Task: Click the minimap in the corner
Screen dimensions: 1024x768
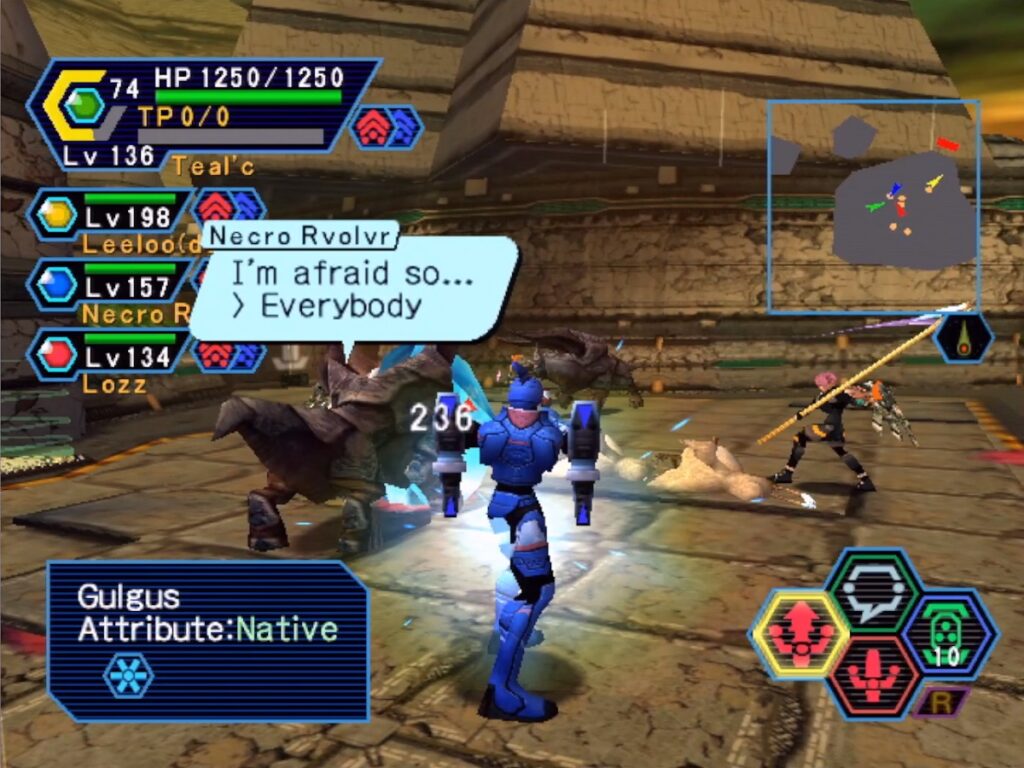Action: point(873,206)
